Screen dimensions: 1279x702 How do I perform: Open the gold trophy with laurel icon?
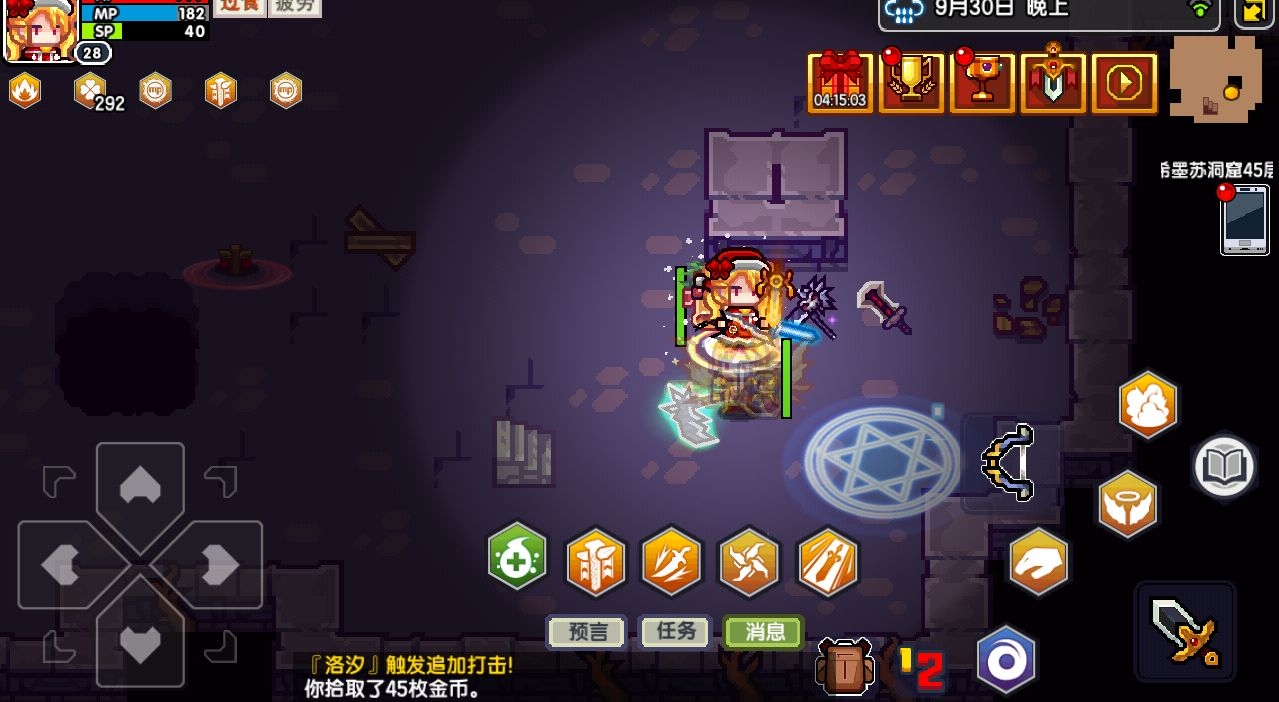tap(911, 82)
